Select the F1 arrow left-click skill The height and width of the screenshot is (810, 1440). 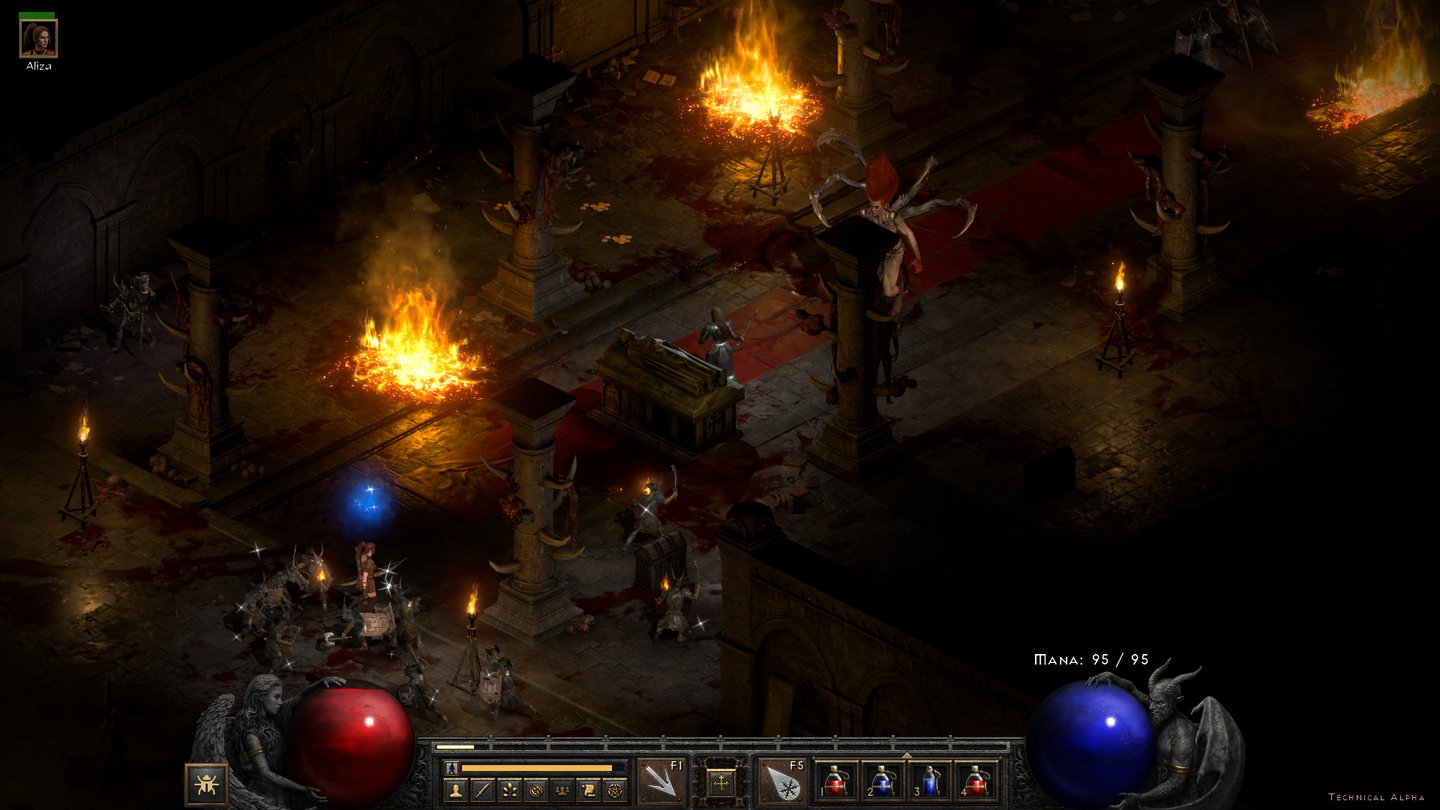(661, 781)
